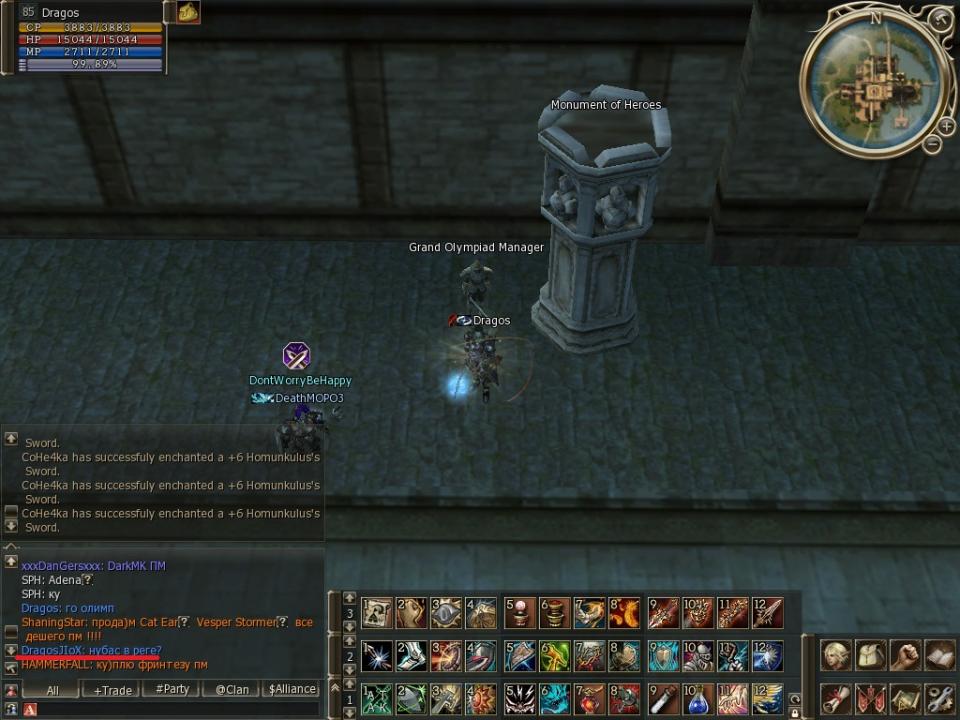Image resolution: width=960 pixels, height=720 pixels.
Task: Zoom in the minimap with plus button
Action: pyautogui.click(x=945, y=126)
